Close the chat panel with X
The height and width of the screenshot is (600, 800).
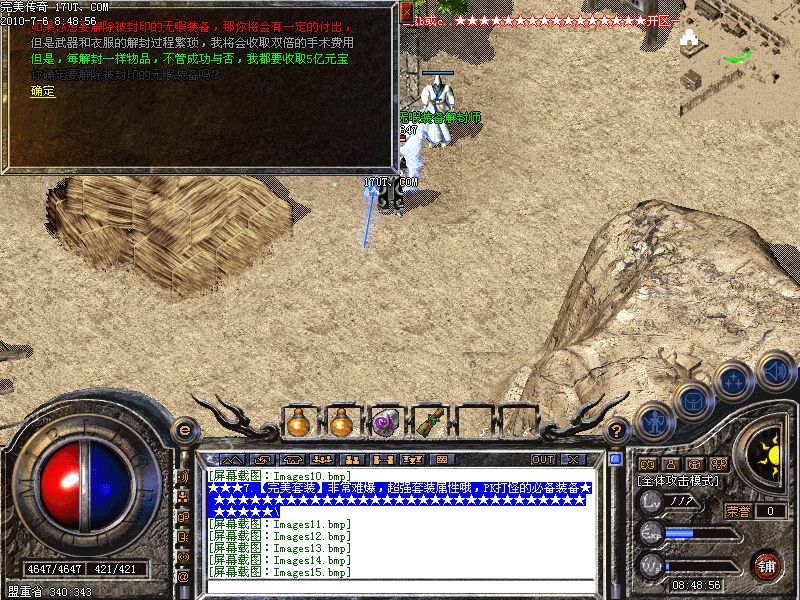tap(573, 459)
